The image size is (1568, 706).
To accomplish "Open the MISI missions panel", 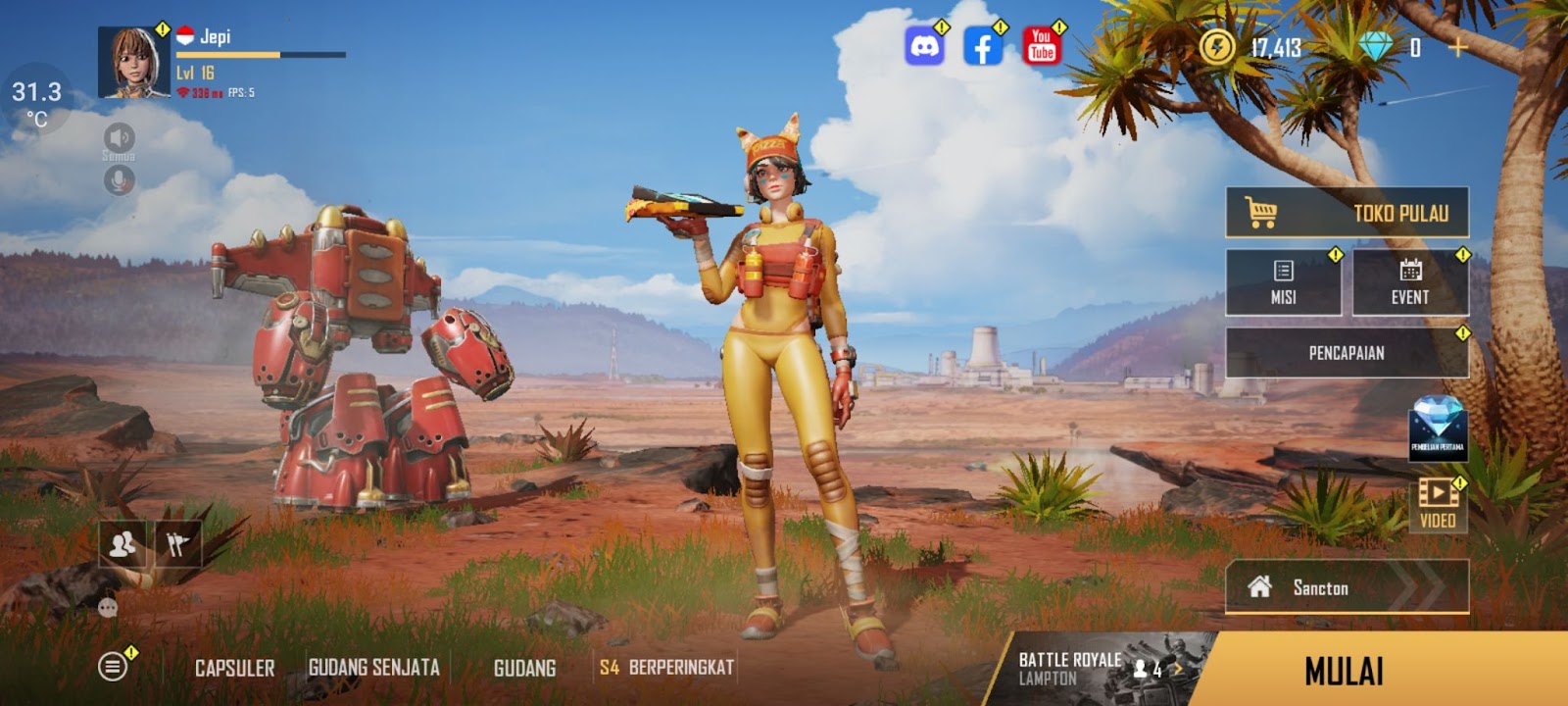I will (1283, 281).
